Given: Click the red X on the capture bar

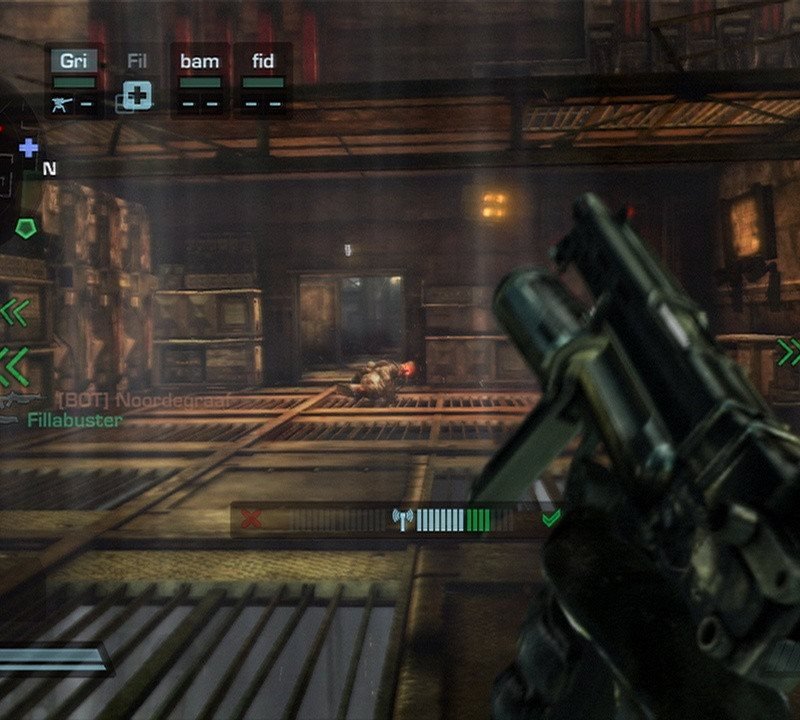Looking at the screenshot, I should tap(252, 519).
